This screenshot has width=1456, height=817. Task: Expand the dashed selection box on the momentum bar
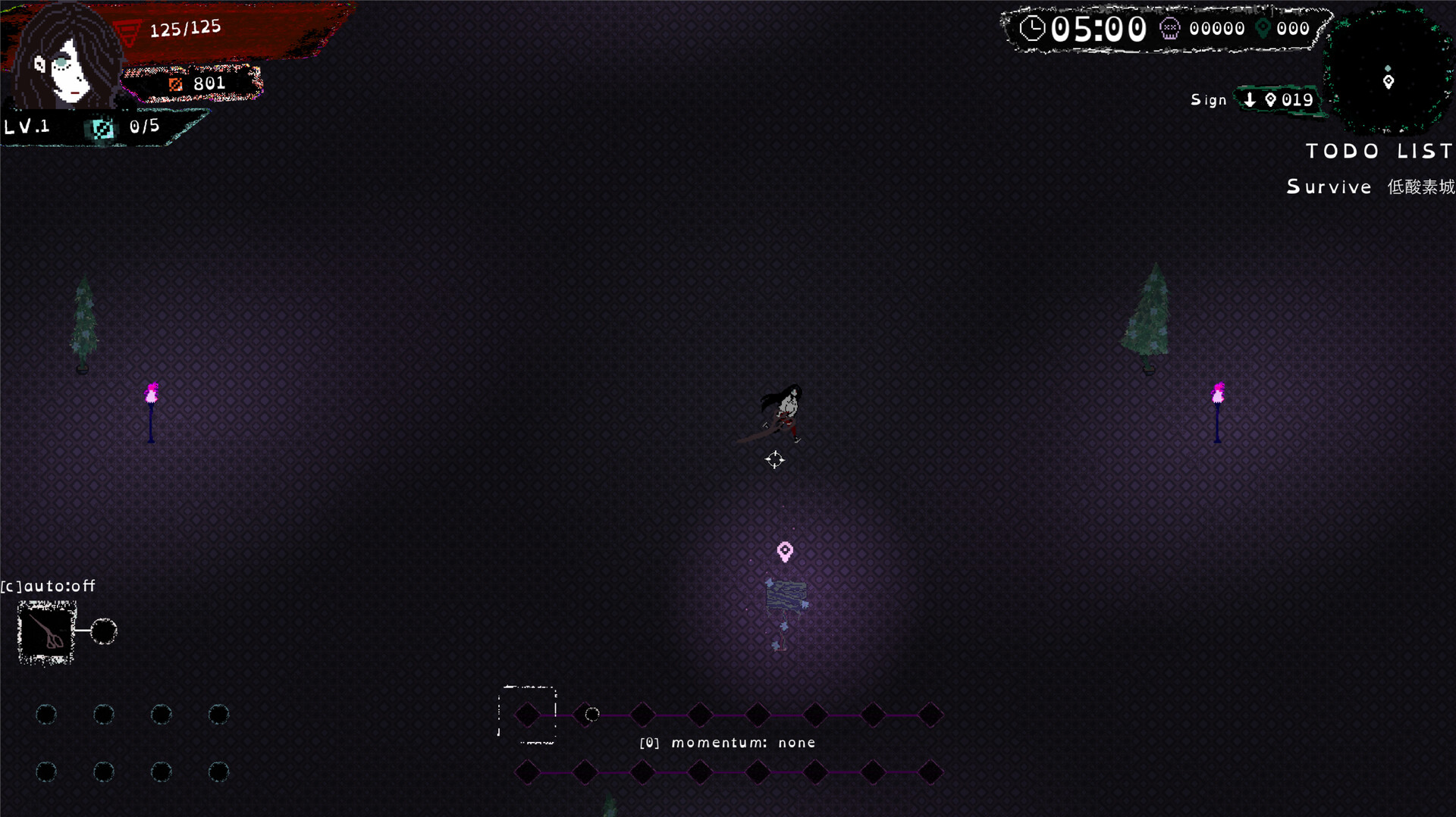click(527, 713)
